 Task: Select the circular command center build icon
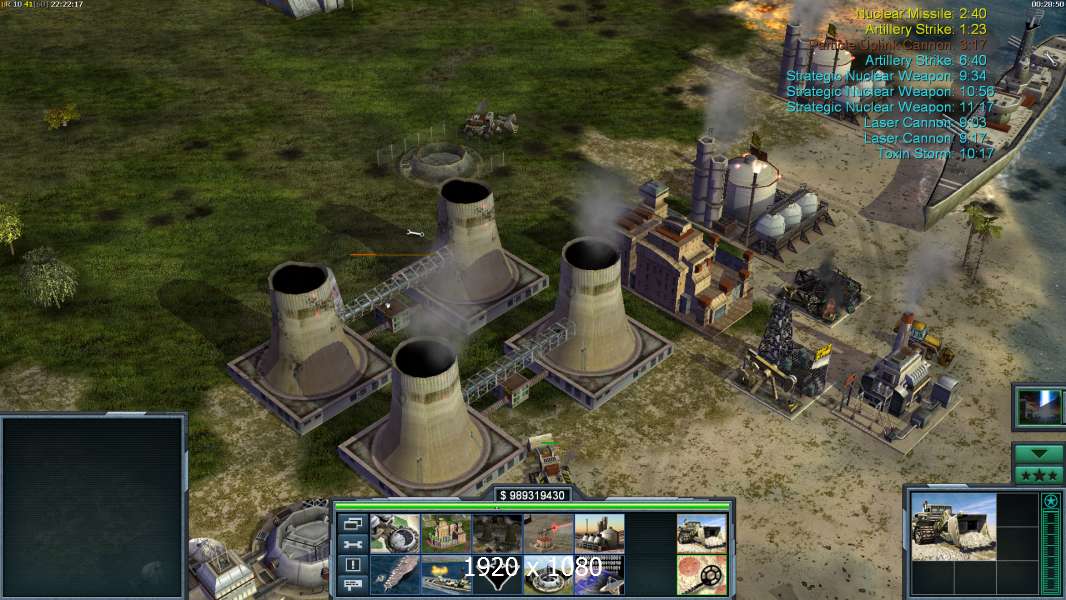pyautogui.click(x=395, y=534)
